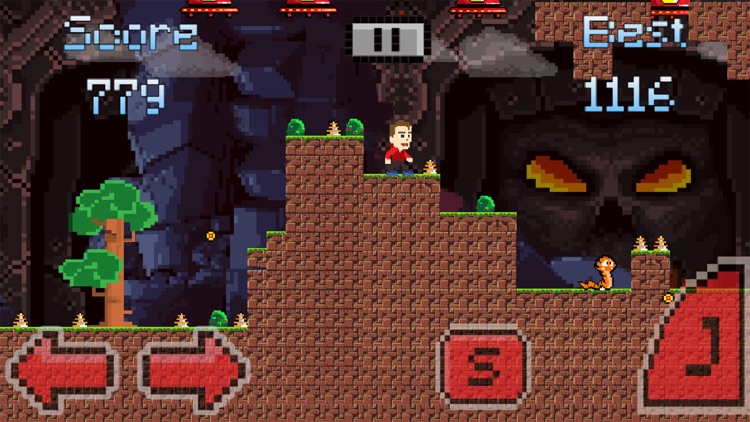Activate the red S action button
The height and width of the screenshot is (422, 750).
[483, 369]
